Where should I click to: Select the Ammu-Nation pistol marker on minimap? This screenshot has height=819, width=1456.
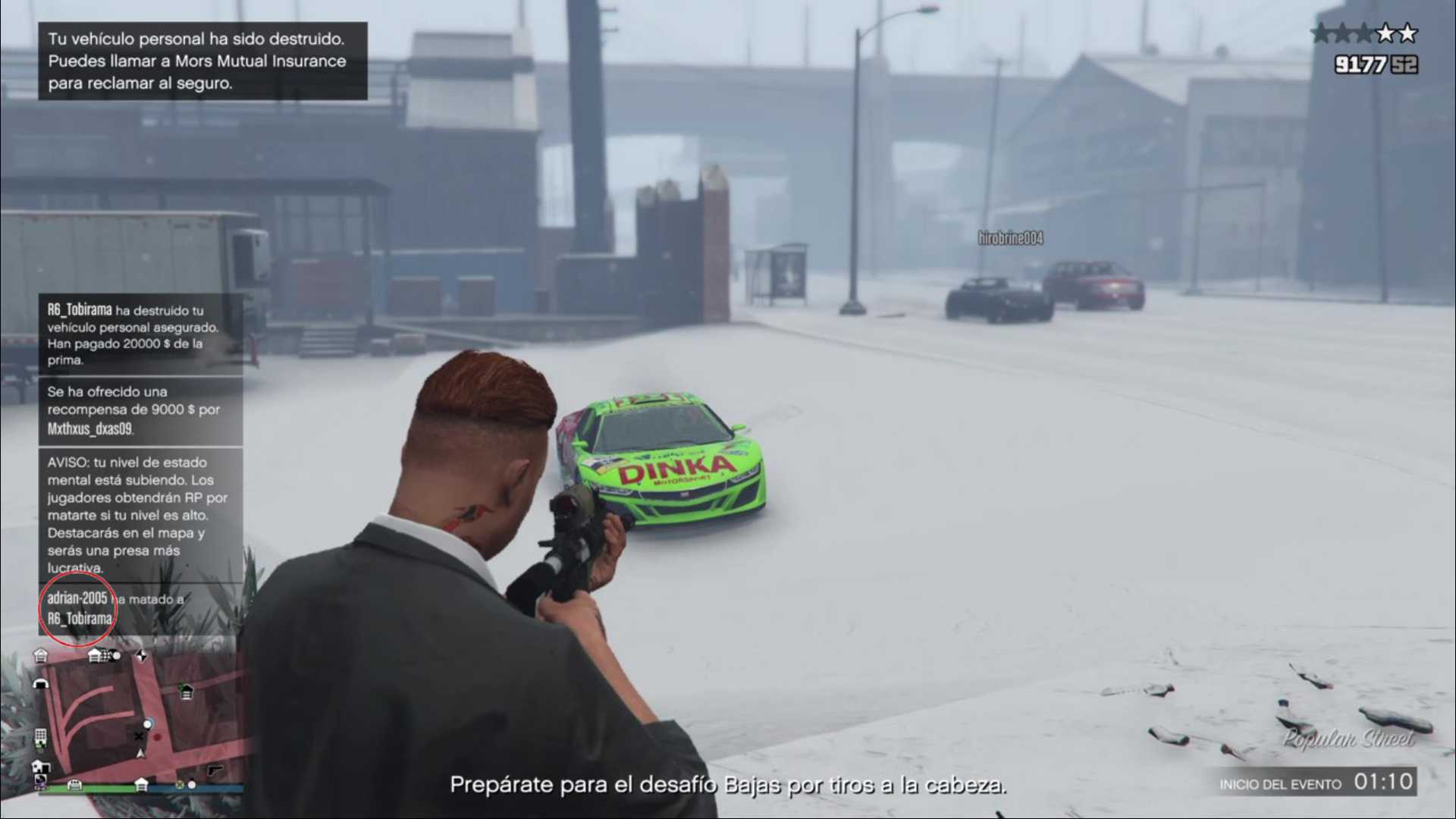[x=215, y=770]
